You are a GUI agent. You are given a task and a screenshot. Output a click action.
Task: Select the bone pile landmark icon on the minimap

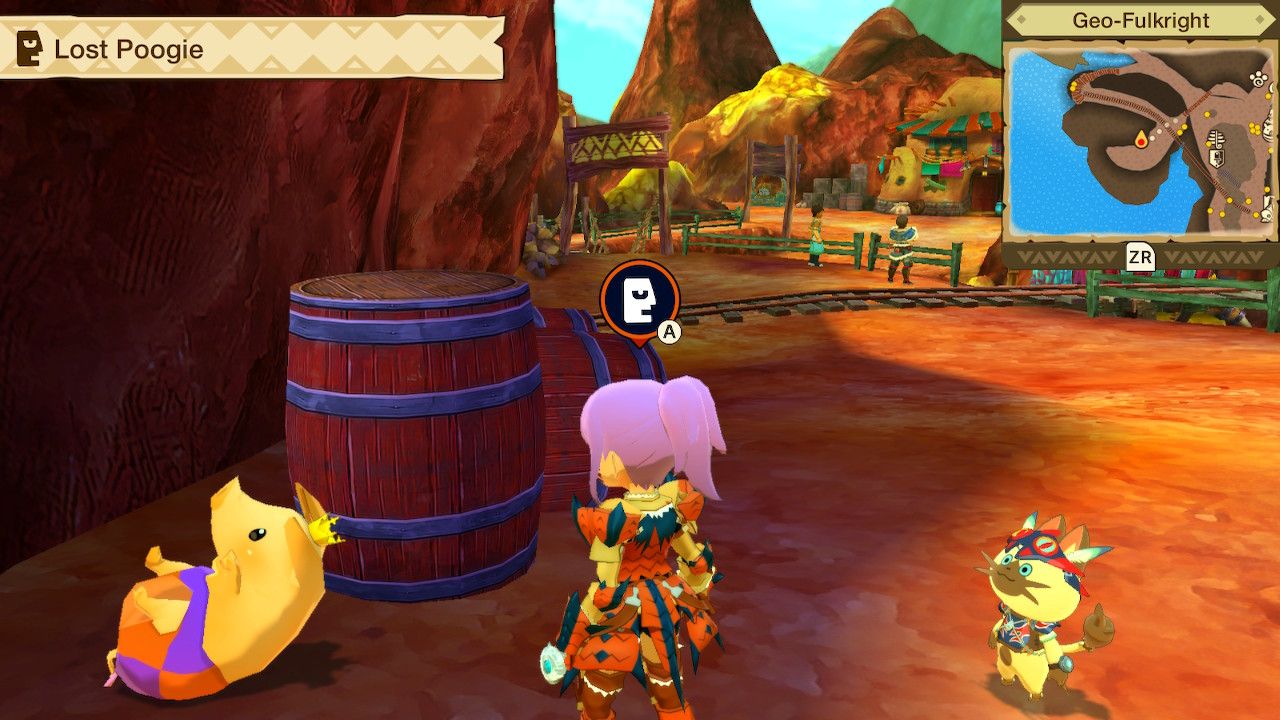1216,139
